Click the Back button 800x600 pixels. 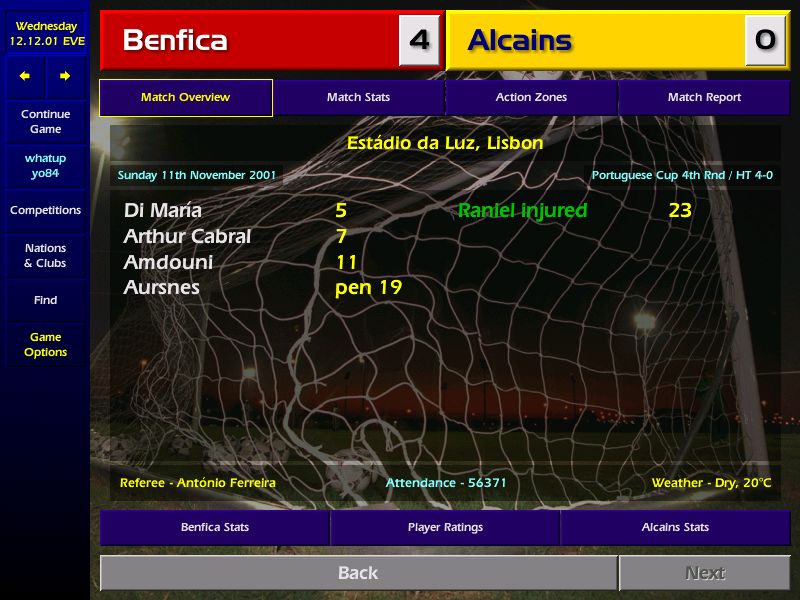click(x=358, y=573)
